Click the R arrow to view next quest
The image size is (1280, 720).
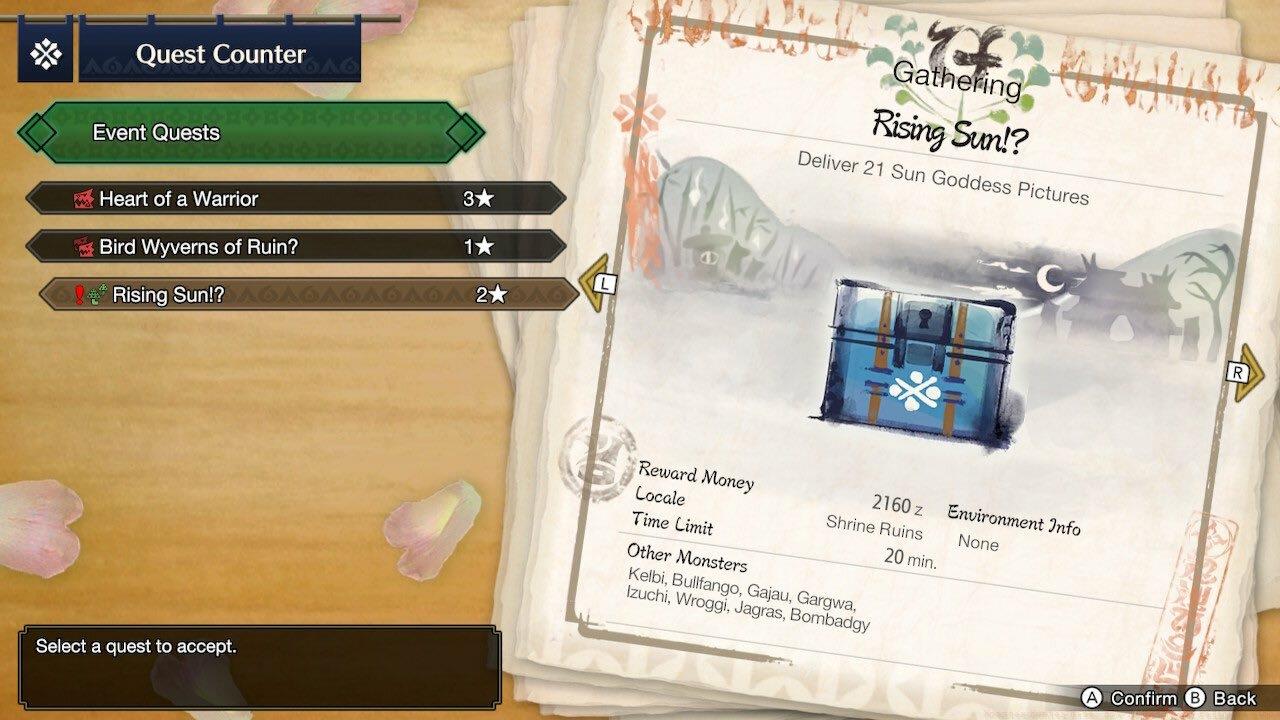click(x=1239, y=372)
